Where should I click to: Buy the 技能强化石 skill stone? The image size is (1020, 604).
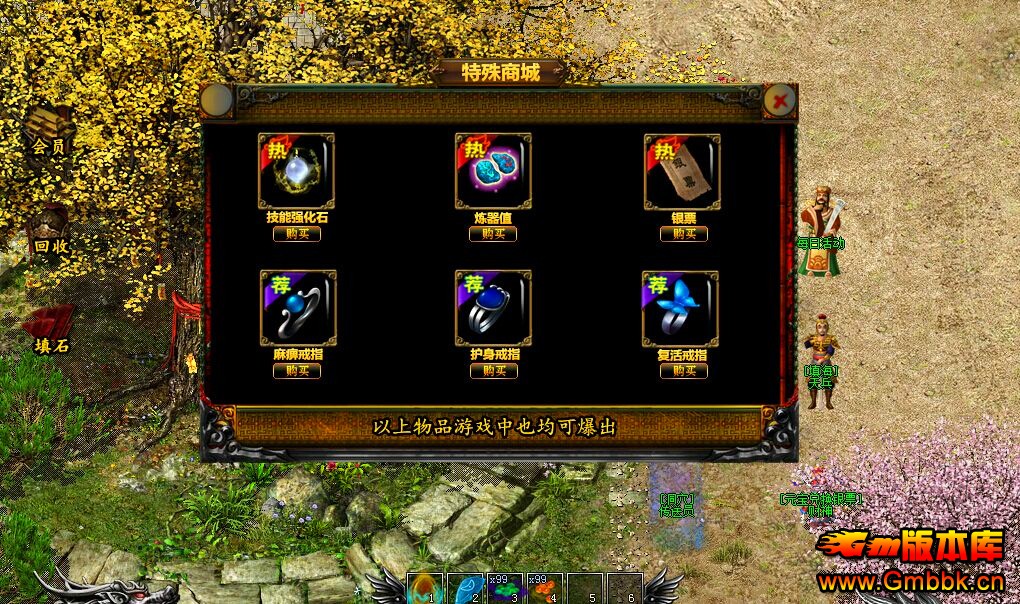pyautogui.click(x=297, y=234)
